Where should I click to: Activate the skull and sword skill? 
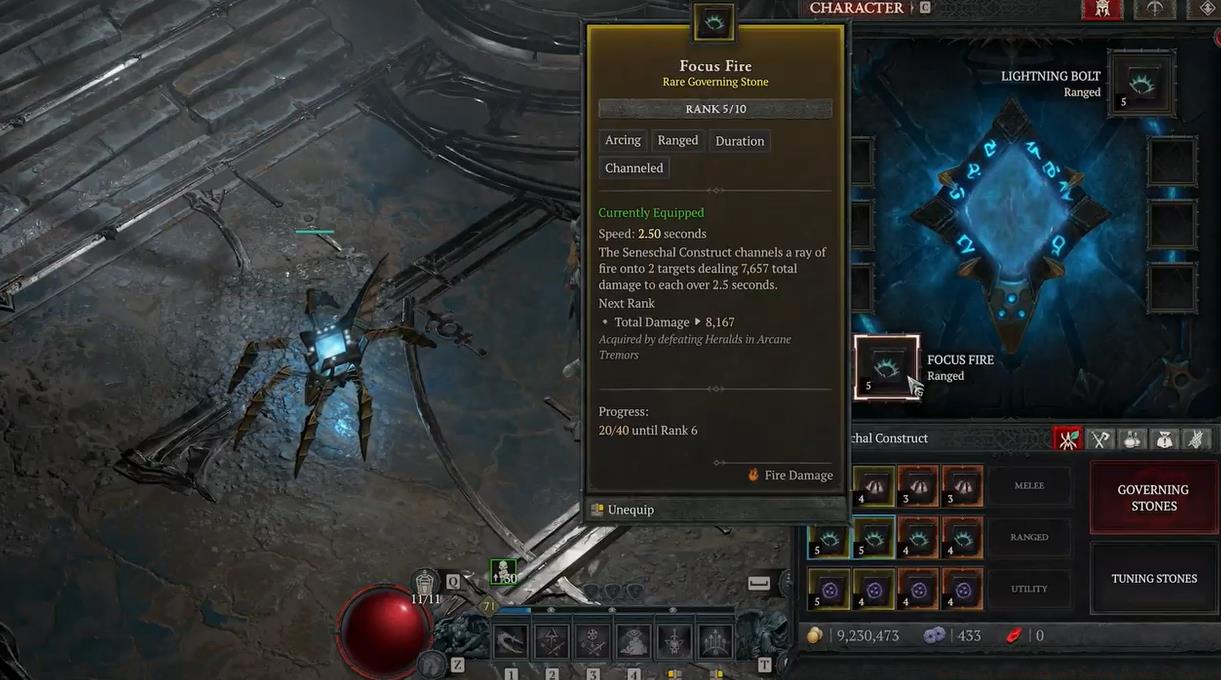click(x=675, y=641)
